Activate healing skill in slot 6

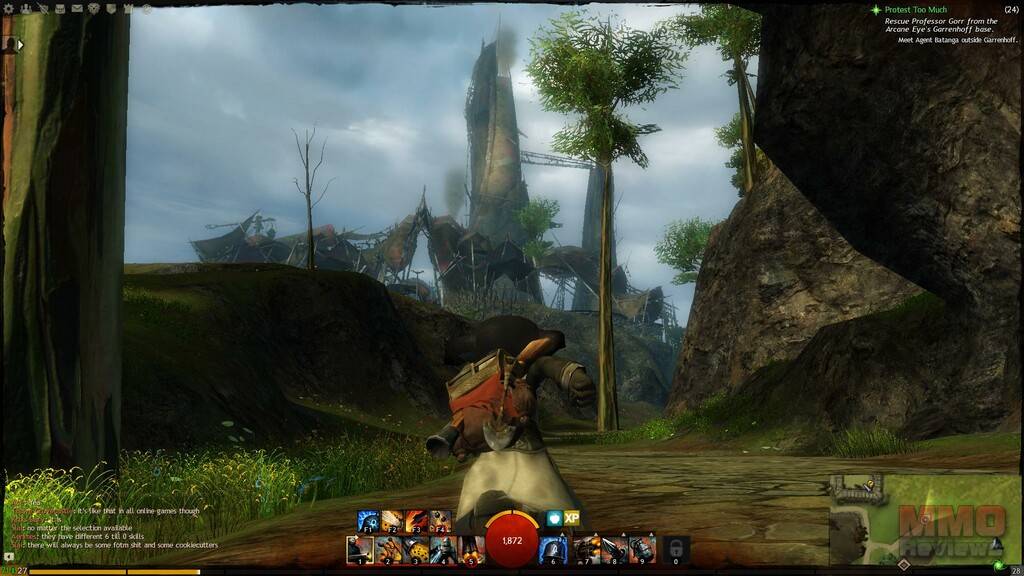[x=553, y=549]
